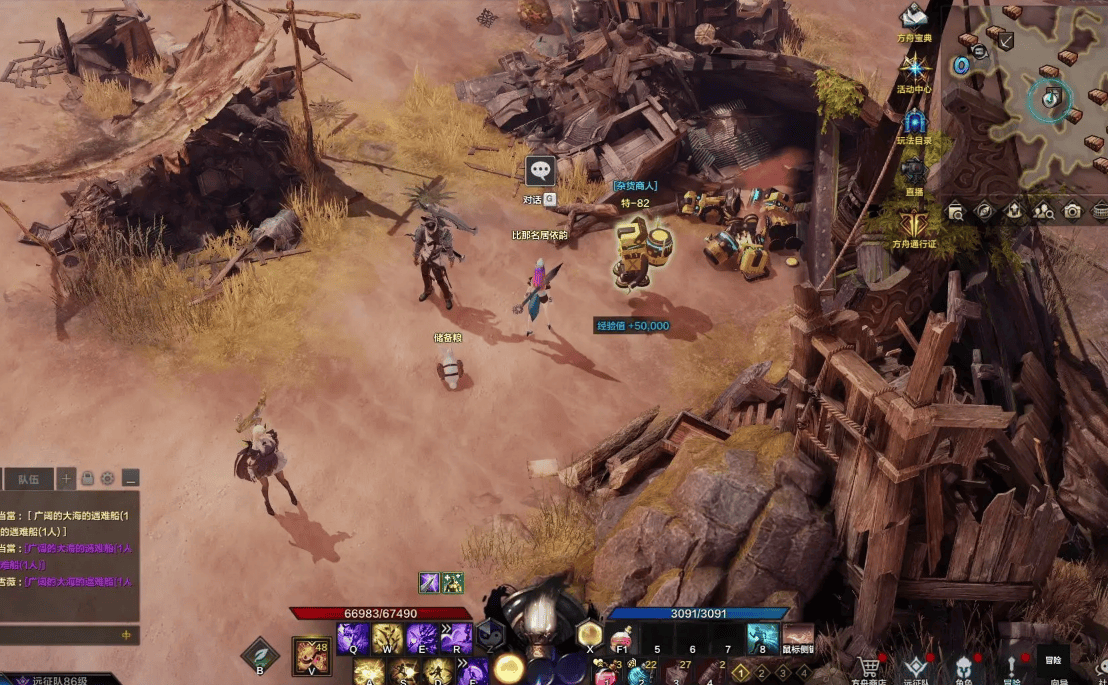The width and height of the screenshot is (1108, 685).
Task: Activate the Q skill icon
Action: tap(352, 637)
